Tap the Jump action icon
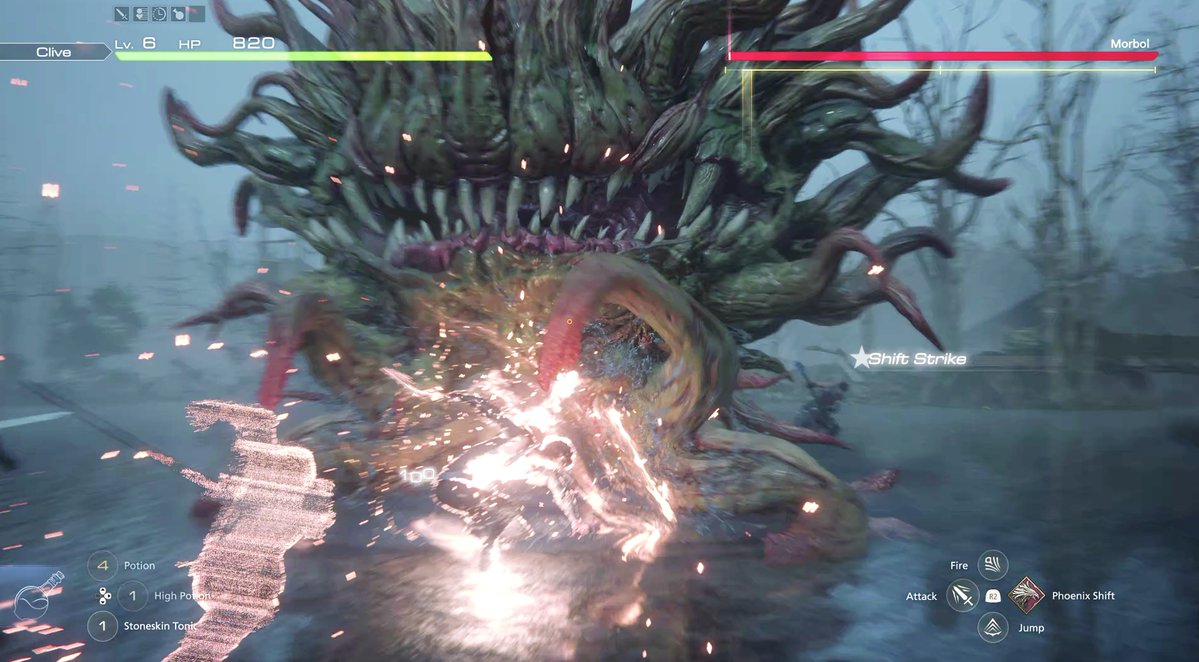The height and width of the screenshot is (662, 1199). (993, 627)
